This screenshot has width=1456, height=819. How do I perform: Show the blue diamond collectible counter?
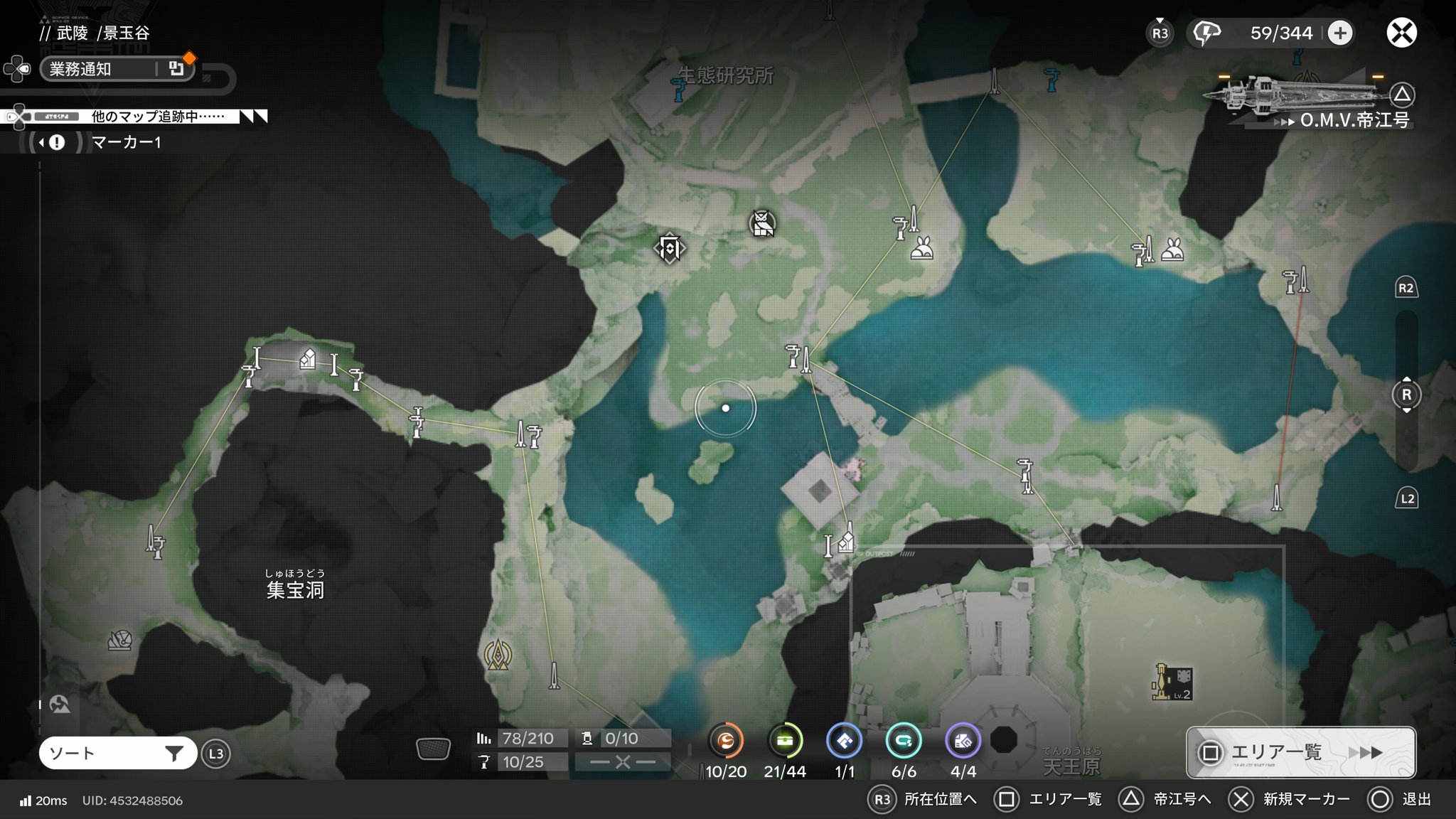coord(845,742)
